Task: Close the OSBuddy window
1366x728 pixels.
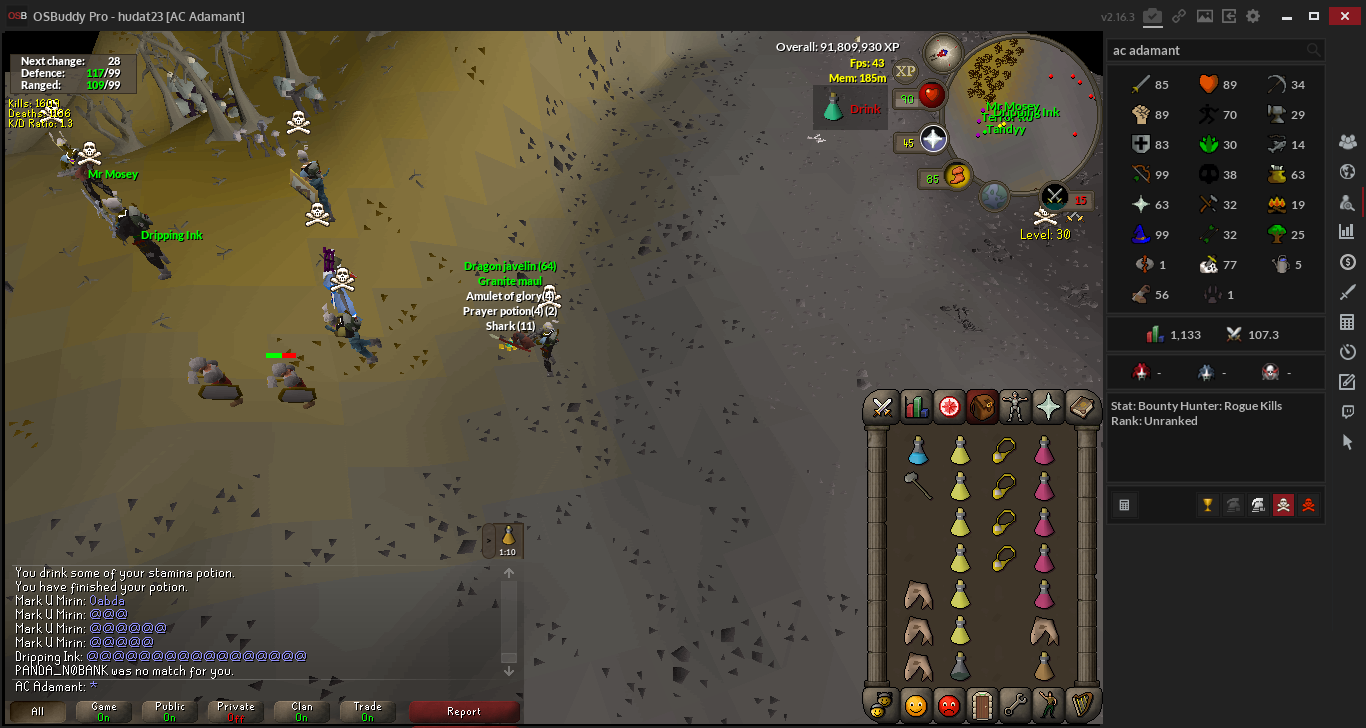Action: [1342, 16]
